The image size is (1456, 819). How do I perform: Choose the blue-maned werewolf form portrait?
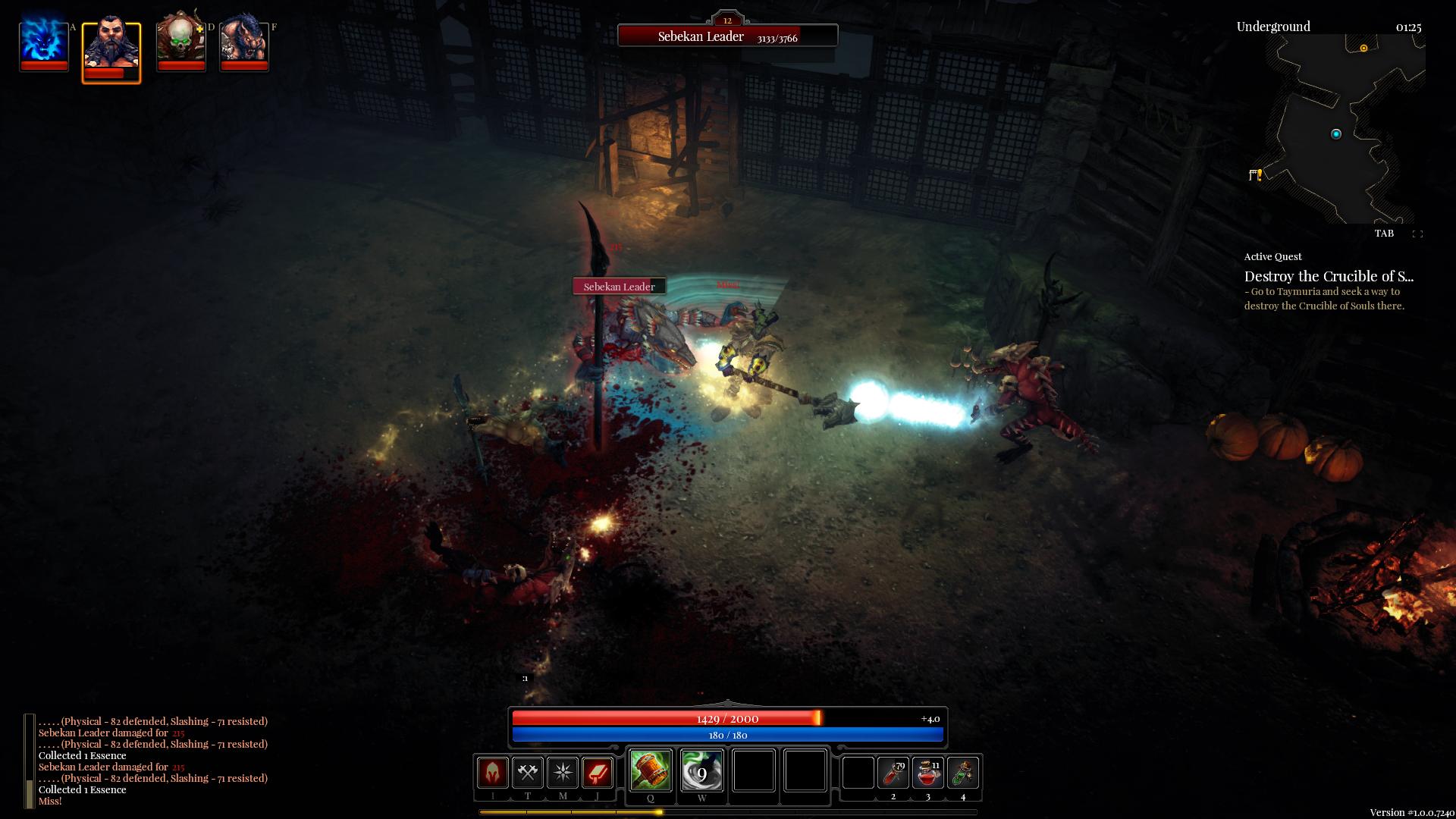pos(243,44)
